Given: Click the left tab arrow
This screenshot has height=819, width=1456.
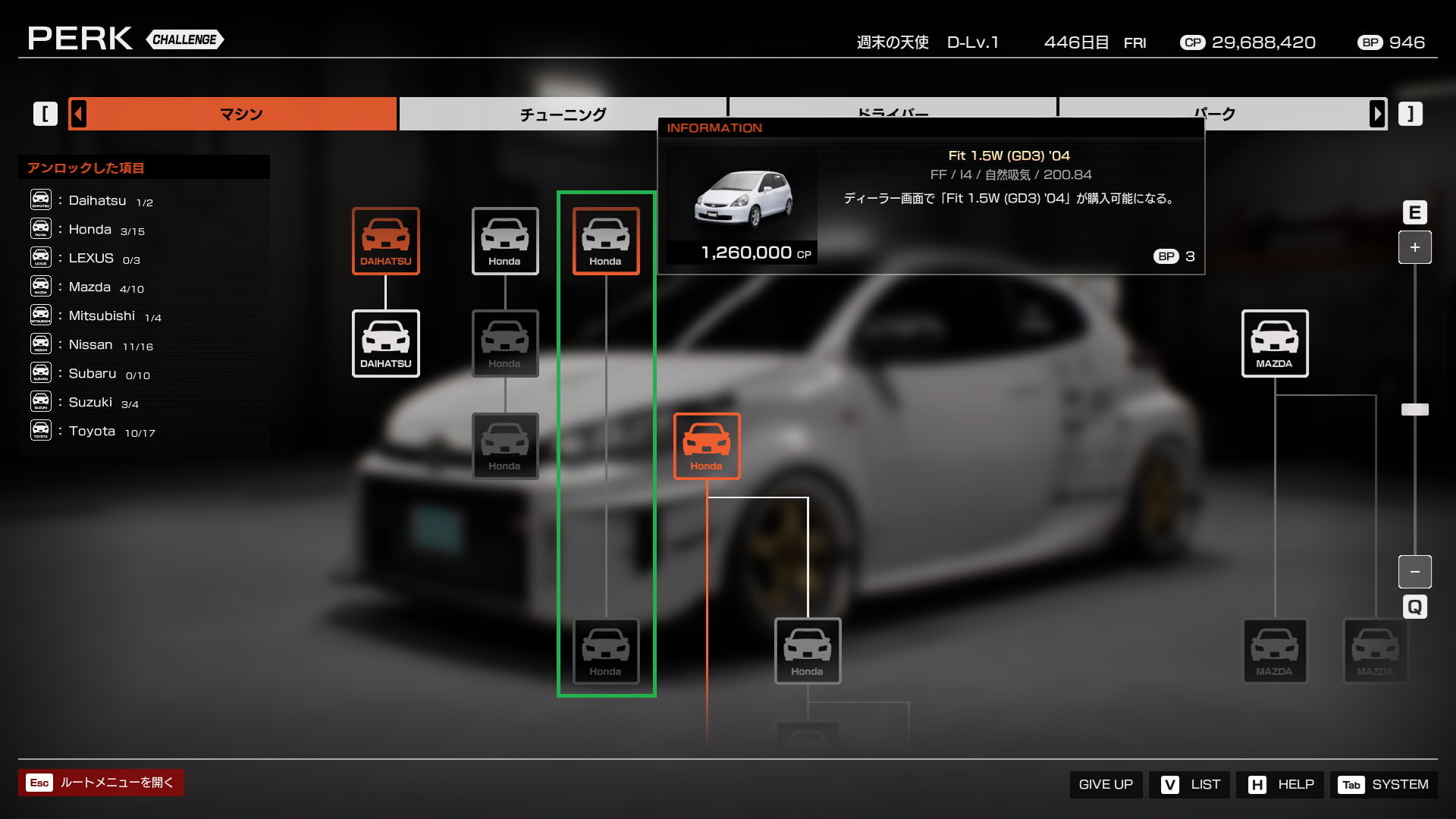Looking at the screenshot, I should coord(79,114).
